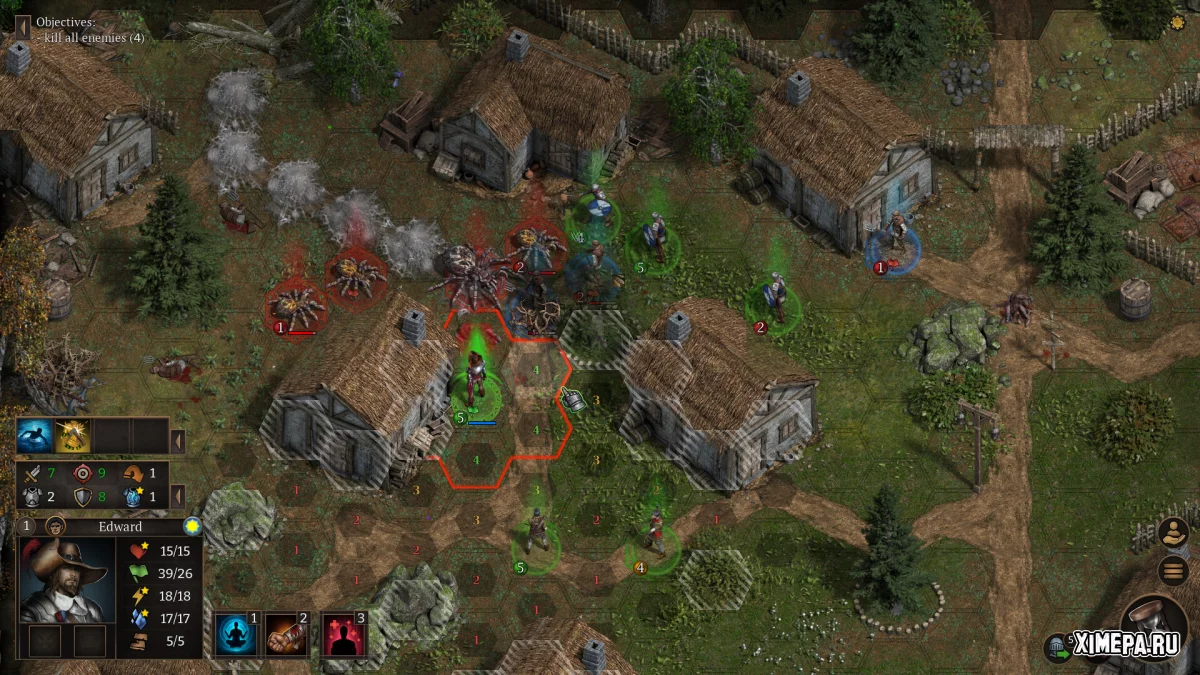The height and width of the screenshot is (675, 1200).
Task: Select the golden axe-and-armor status icon
Action: pyautogui.click(x=72, y=436)
